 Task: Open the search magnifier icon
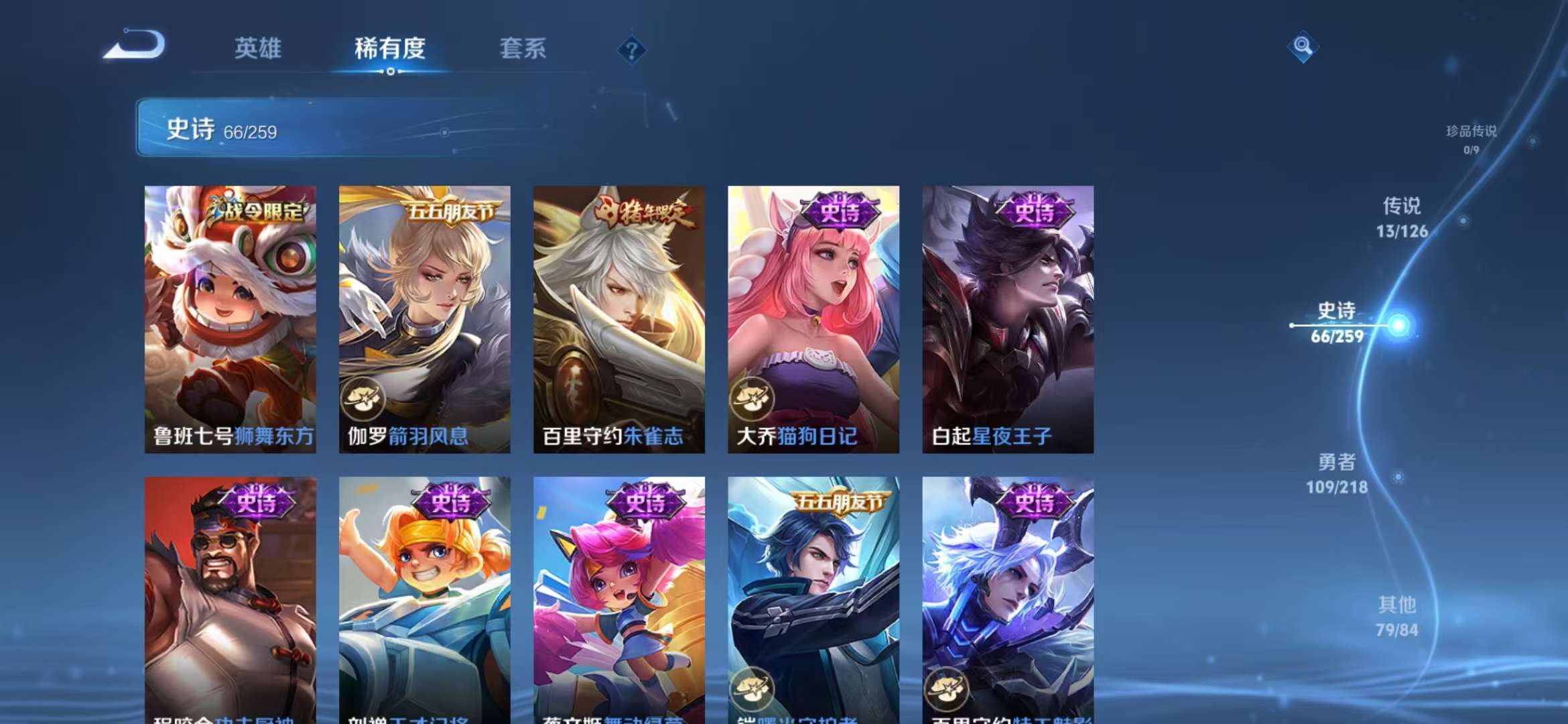[1303, 47]
